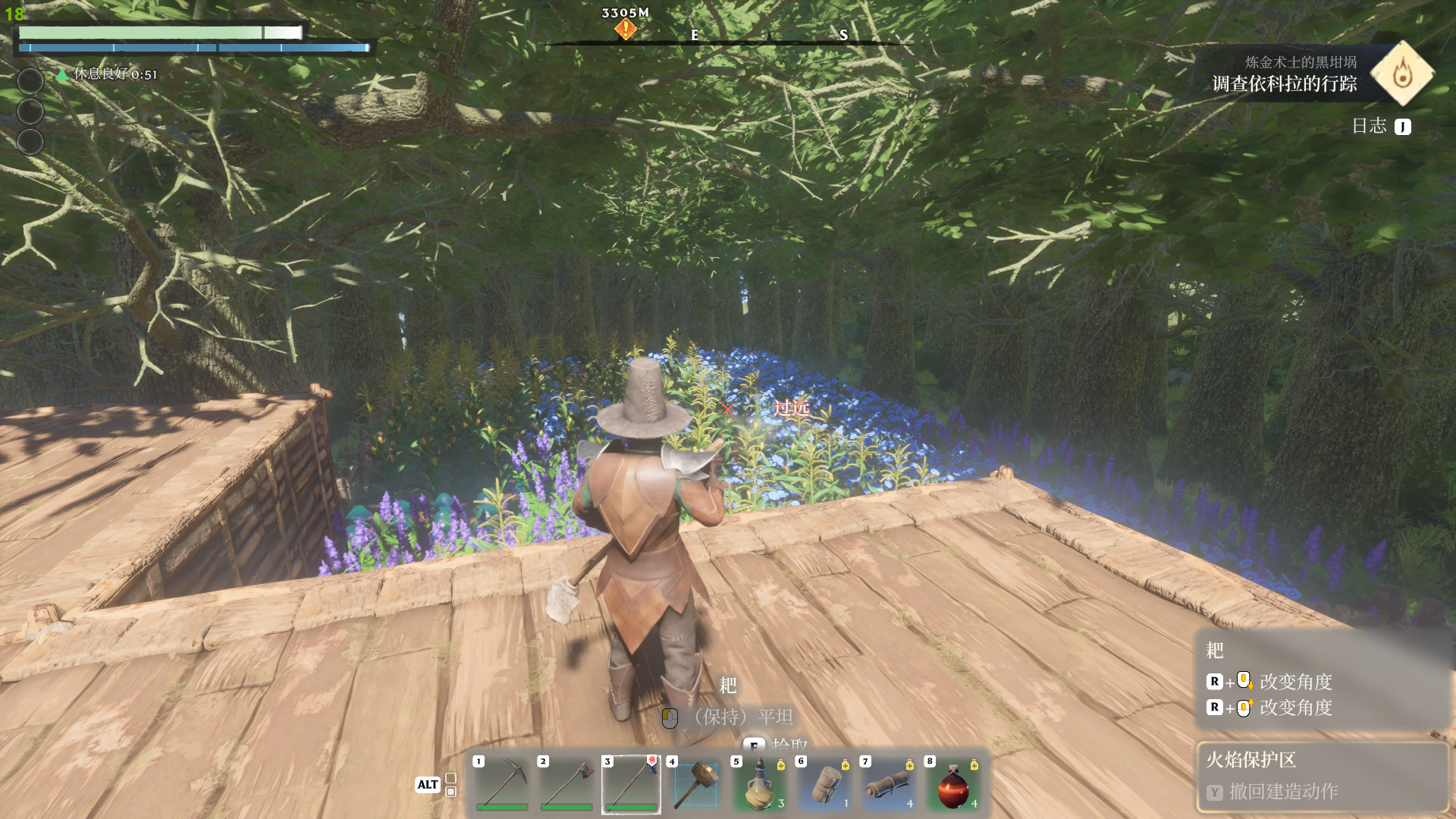Select the rolled bandage in slot 6
Image resolution: width=1456 pixels, height=819 pixels.
(824, 783)
